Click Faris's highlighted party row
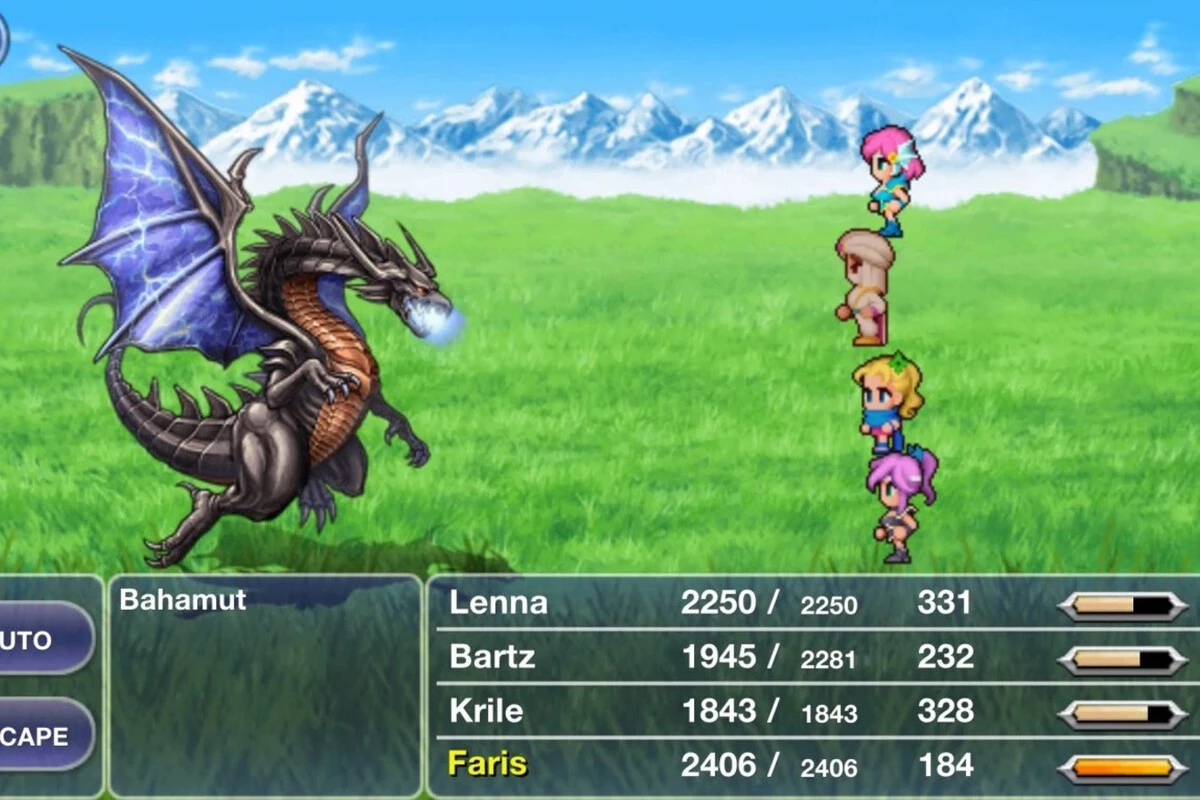The height and width of the screenshot is (800, 1200). coord(812,766)
